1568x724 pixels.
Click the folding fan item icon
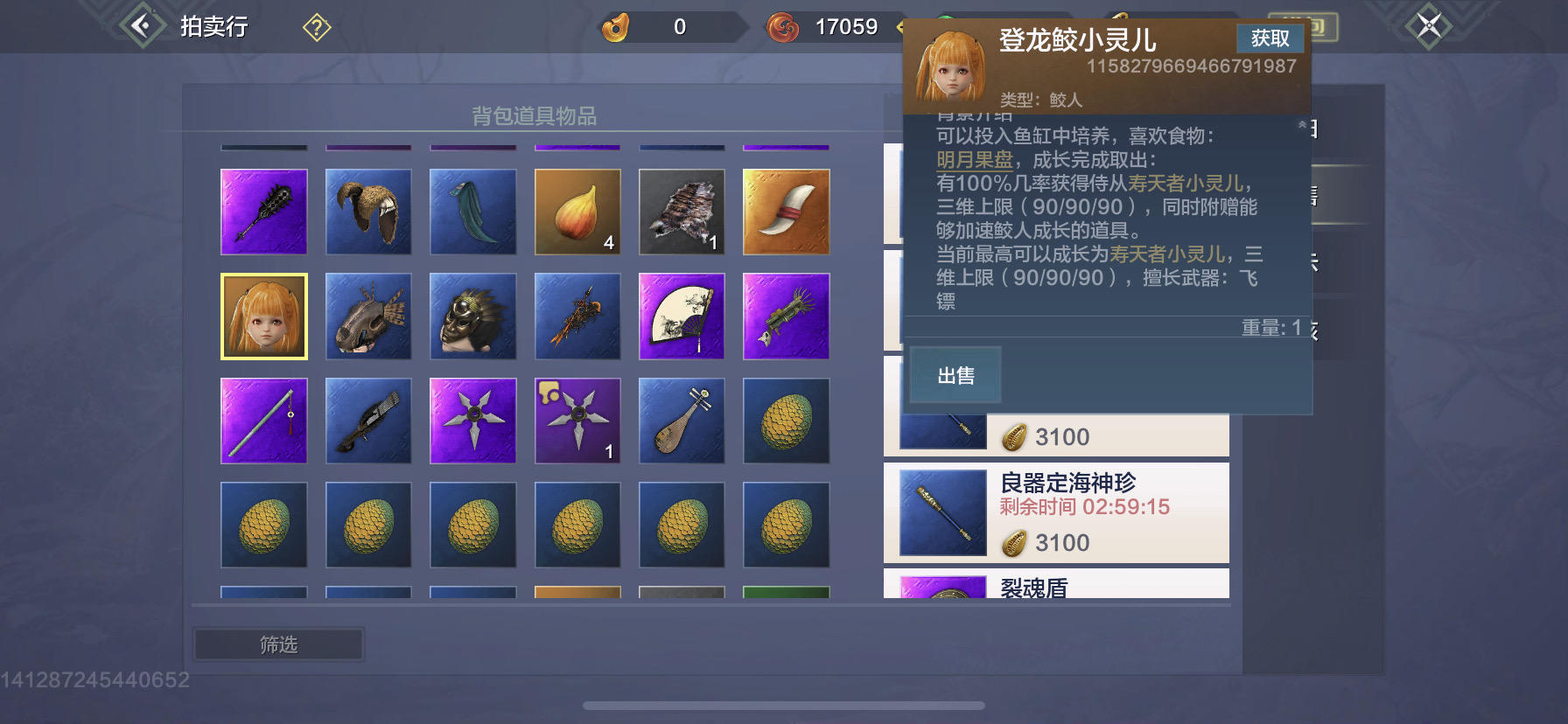(x=682, y=317)
